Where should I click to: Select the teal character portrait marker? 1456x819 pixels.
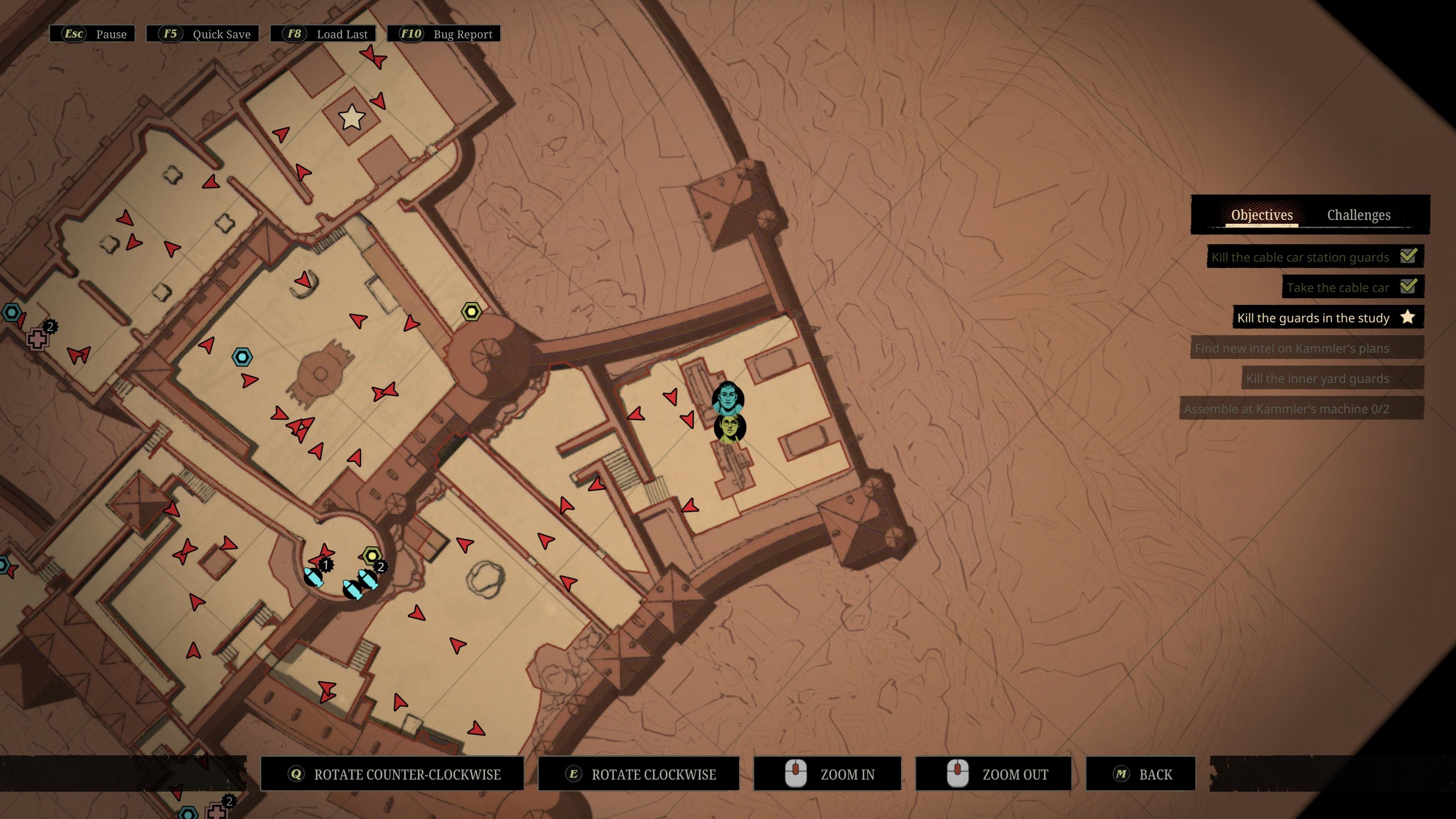pos(728,398)
